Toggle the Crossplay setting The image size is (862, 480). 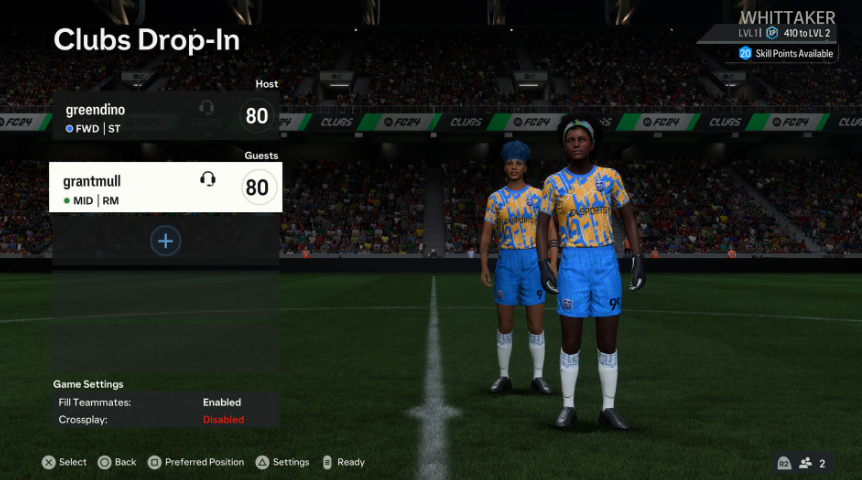[165, 420]
